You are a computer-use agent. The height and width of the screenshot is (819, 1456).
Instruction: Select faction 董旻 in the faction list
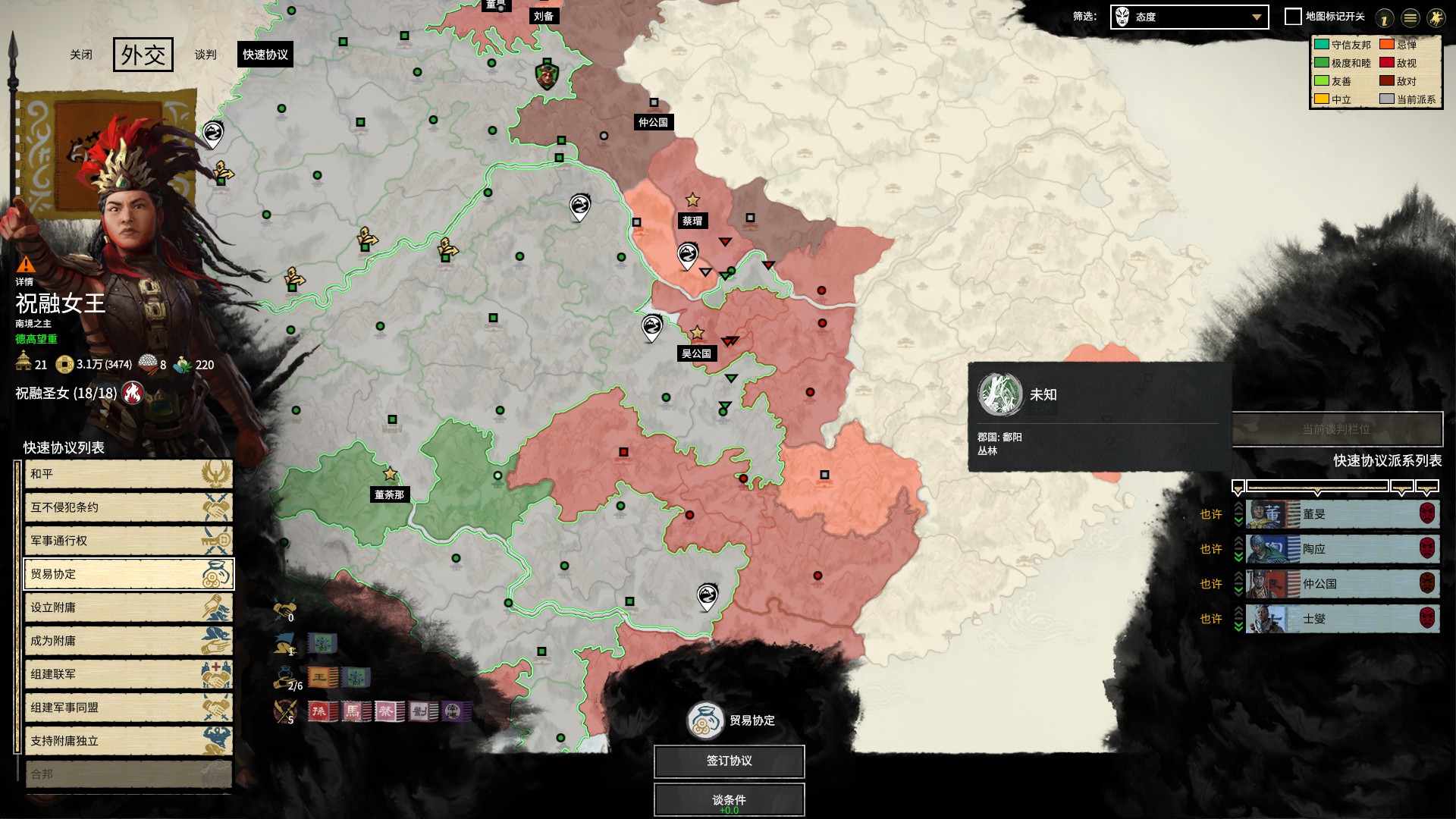(1342, 514)
